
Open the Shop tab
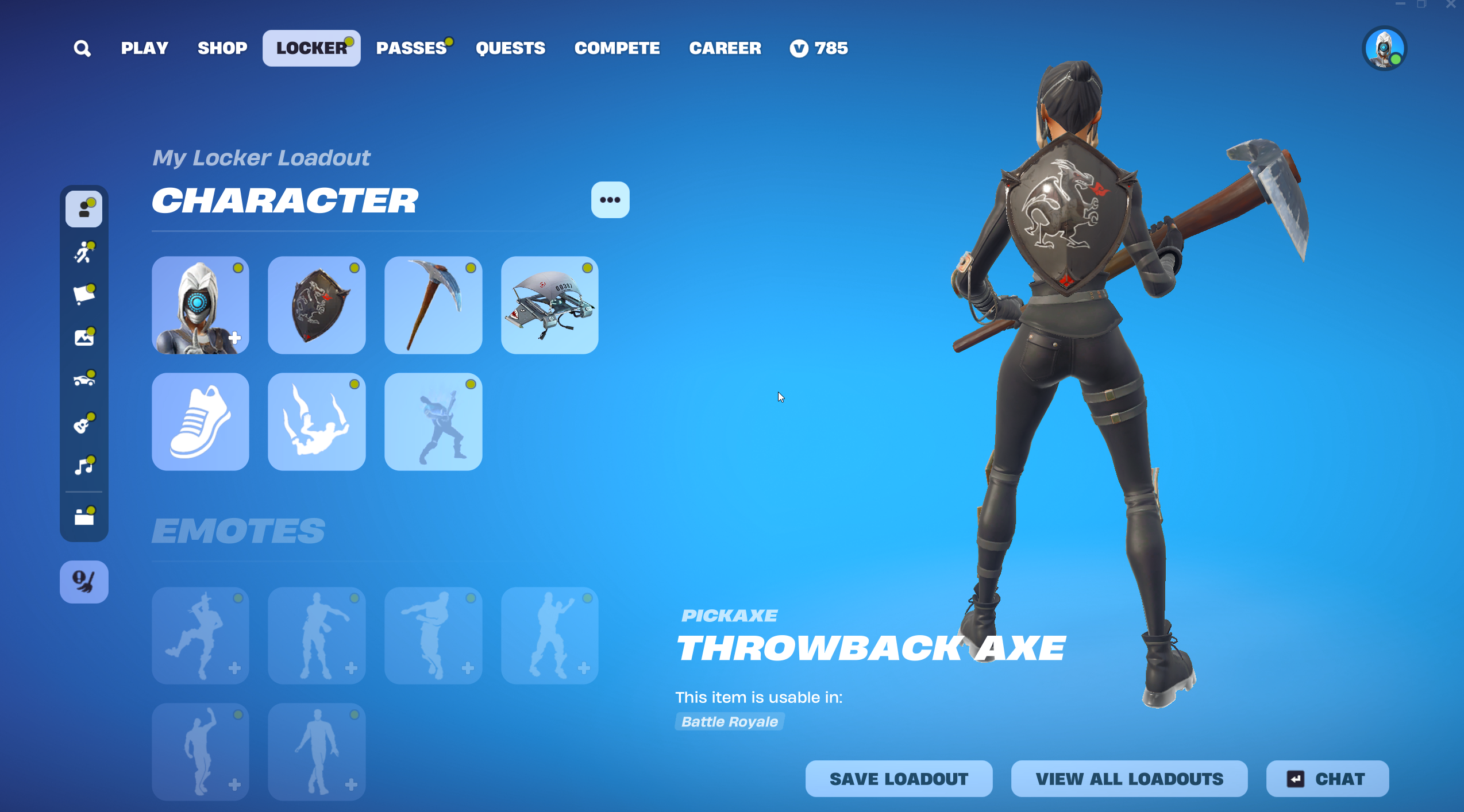[222, 48]
